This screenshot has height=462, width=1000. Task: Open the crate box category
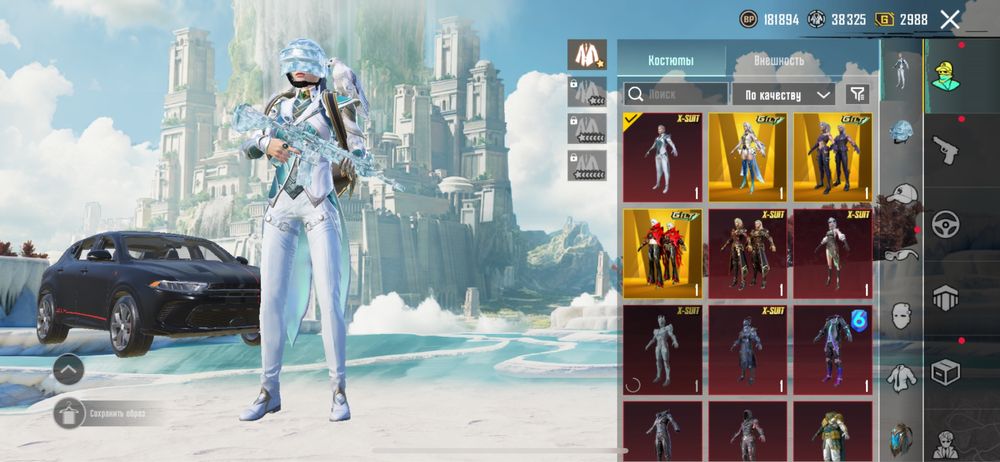point(946,372)
